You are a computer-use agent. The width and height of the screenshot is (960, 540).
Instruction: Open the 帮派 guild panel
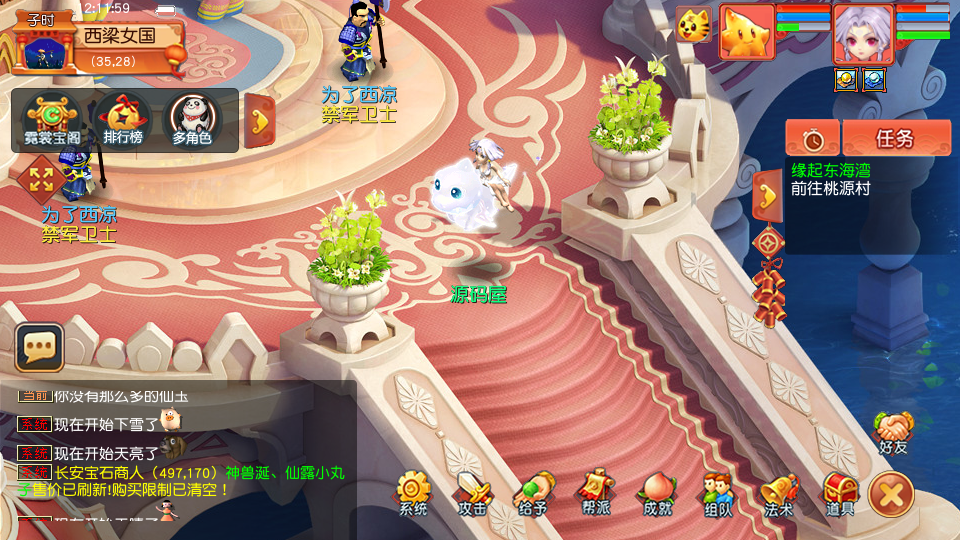tap(595, 494)
